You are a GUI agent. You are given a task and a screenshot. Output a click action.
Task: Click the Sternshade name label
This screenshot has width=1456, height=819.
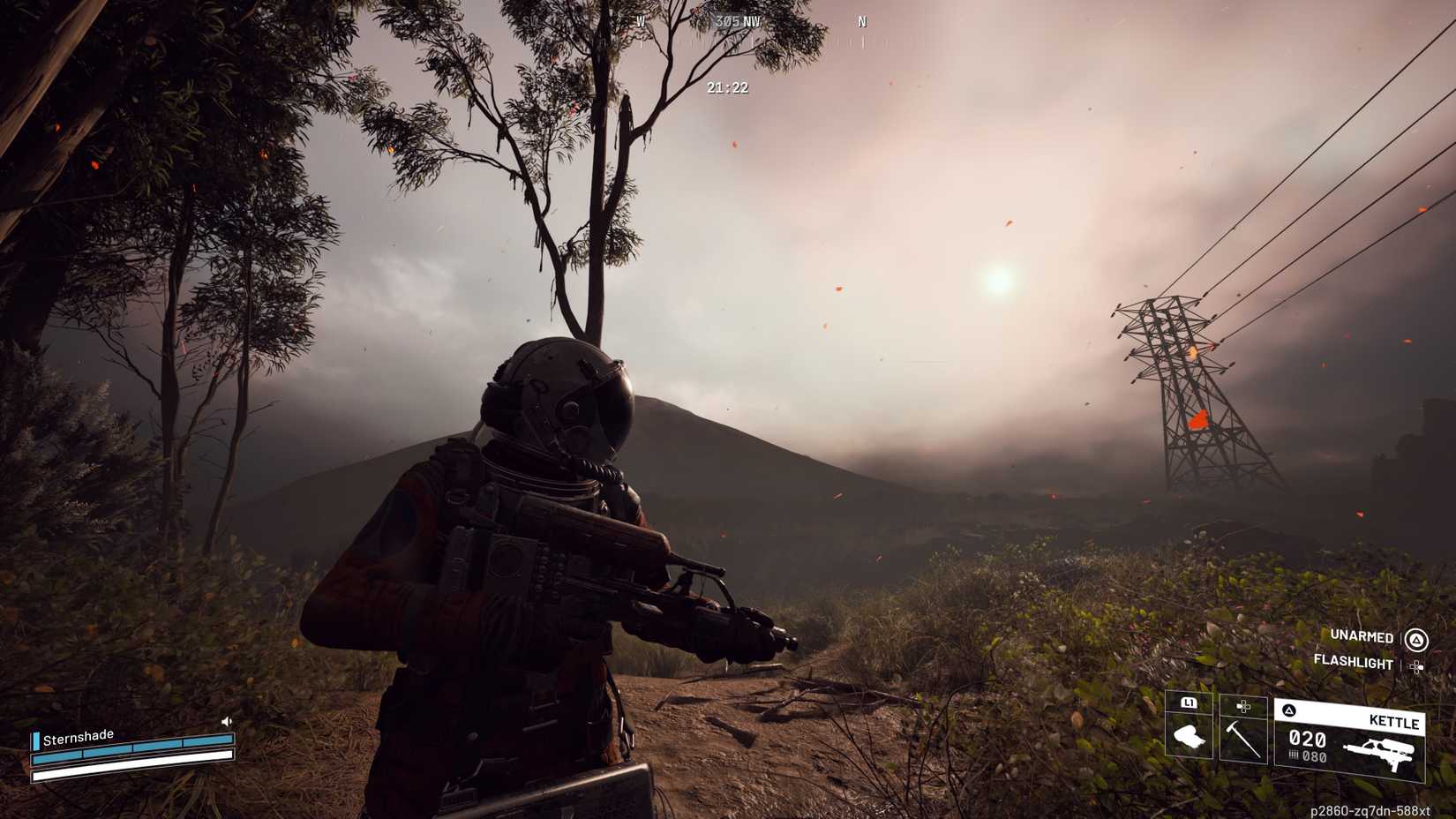click(79, 737)
